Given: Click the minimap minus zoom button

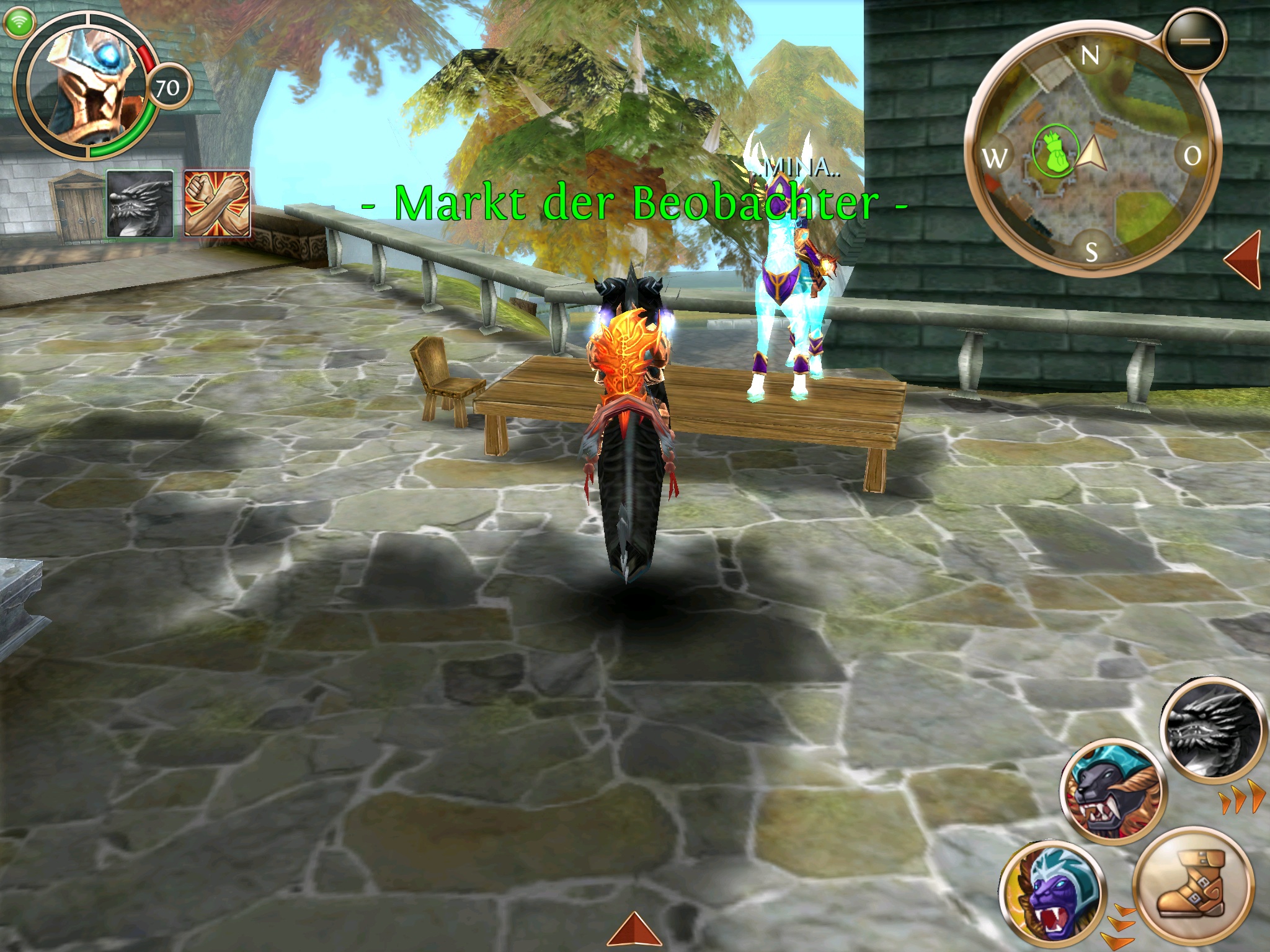Looking at the screenshot, I should (x=1194, y=41).
